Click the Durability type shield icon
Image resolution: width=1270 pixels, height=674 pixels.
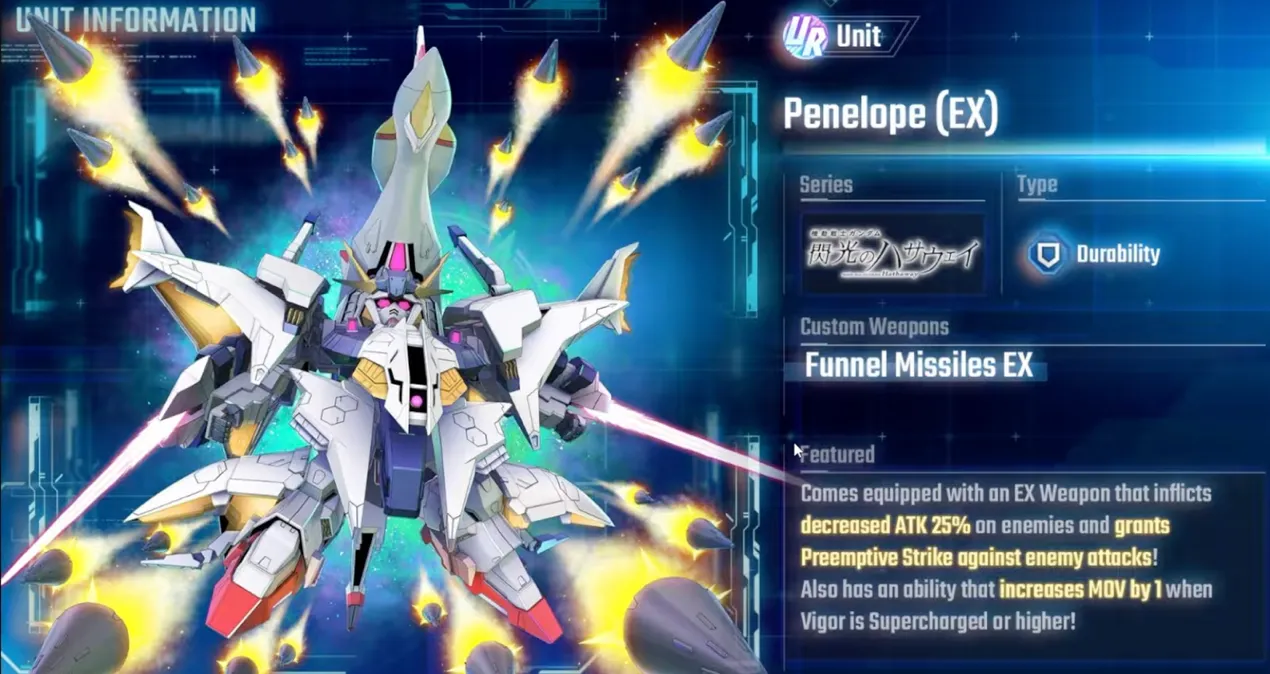[1046, 254]
